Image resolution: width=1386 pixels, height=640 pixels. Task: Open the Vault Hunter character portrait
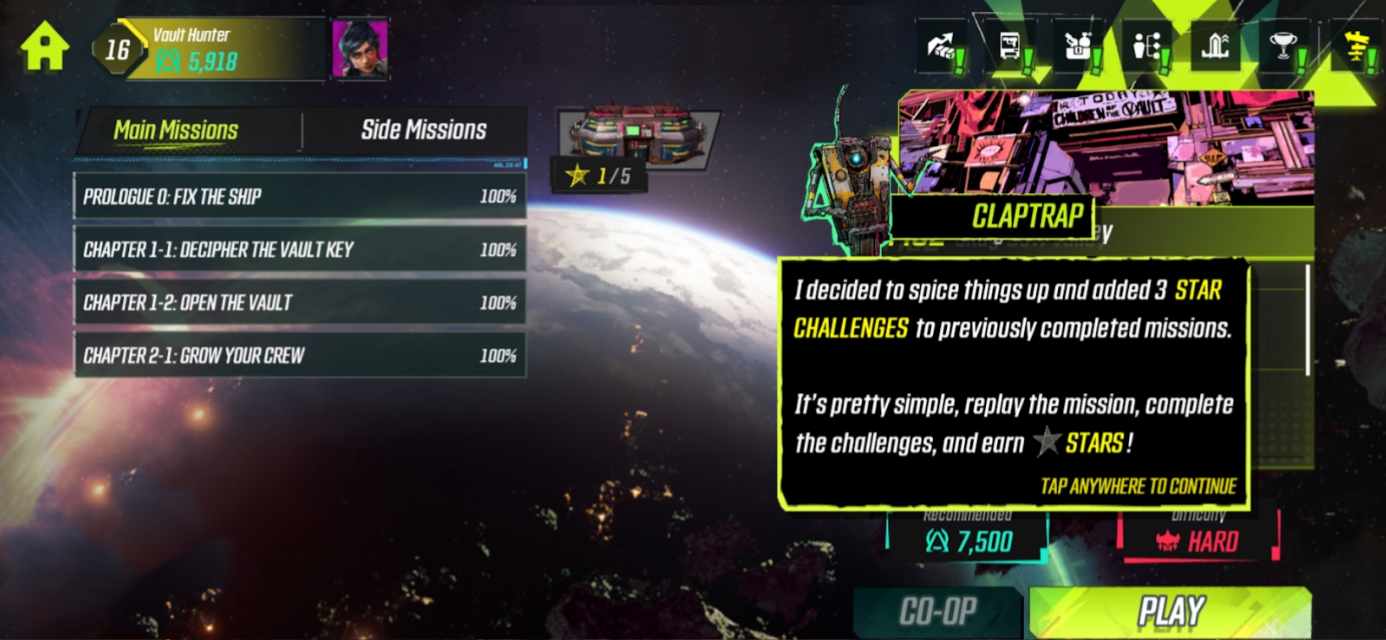[x=359, y=47]
